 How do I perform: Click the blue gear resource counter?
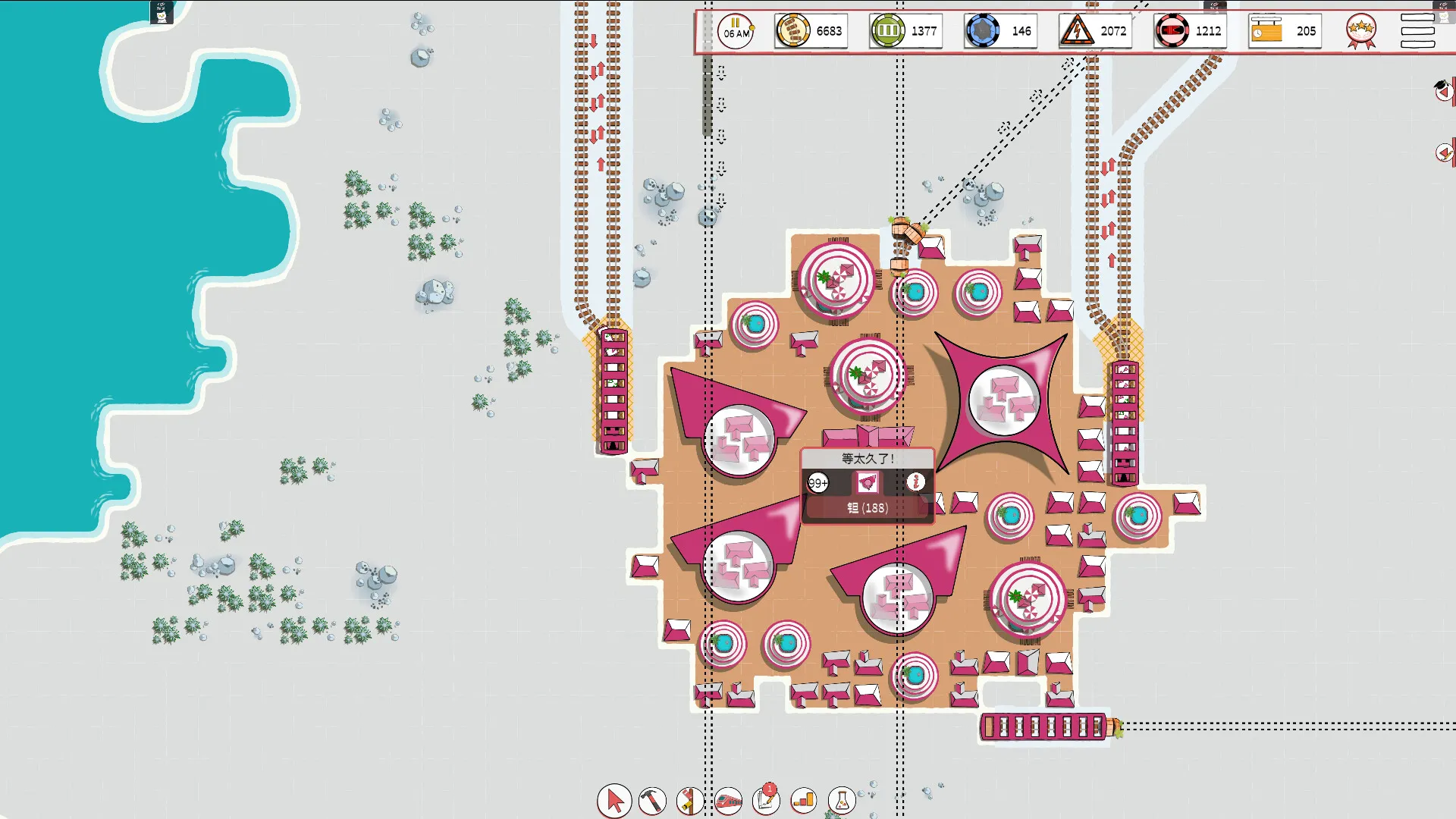(x=999, y=31)
